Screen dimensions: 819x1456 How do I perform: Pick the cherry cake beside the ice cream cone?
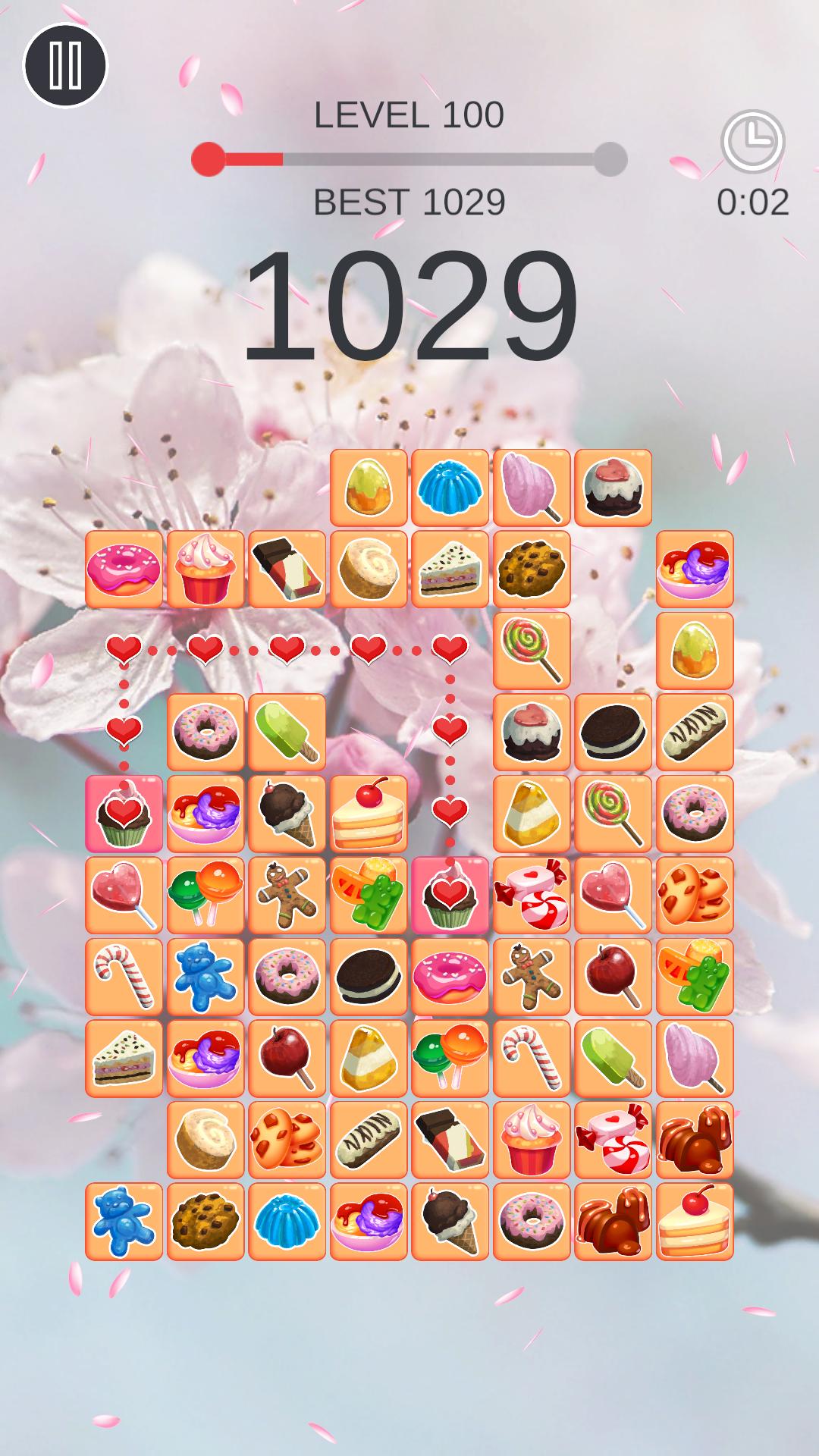coord(369,814)
